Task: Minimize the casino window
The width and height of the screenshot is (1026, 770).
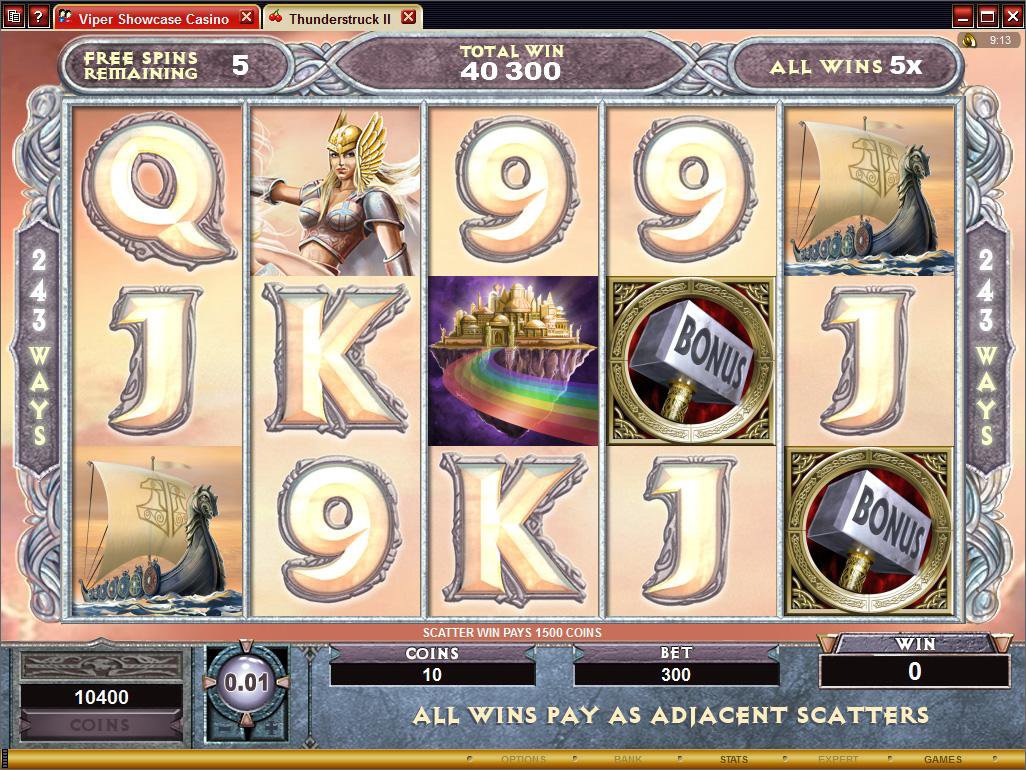Action: pos(963,16)
